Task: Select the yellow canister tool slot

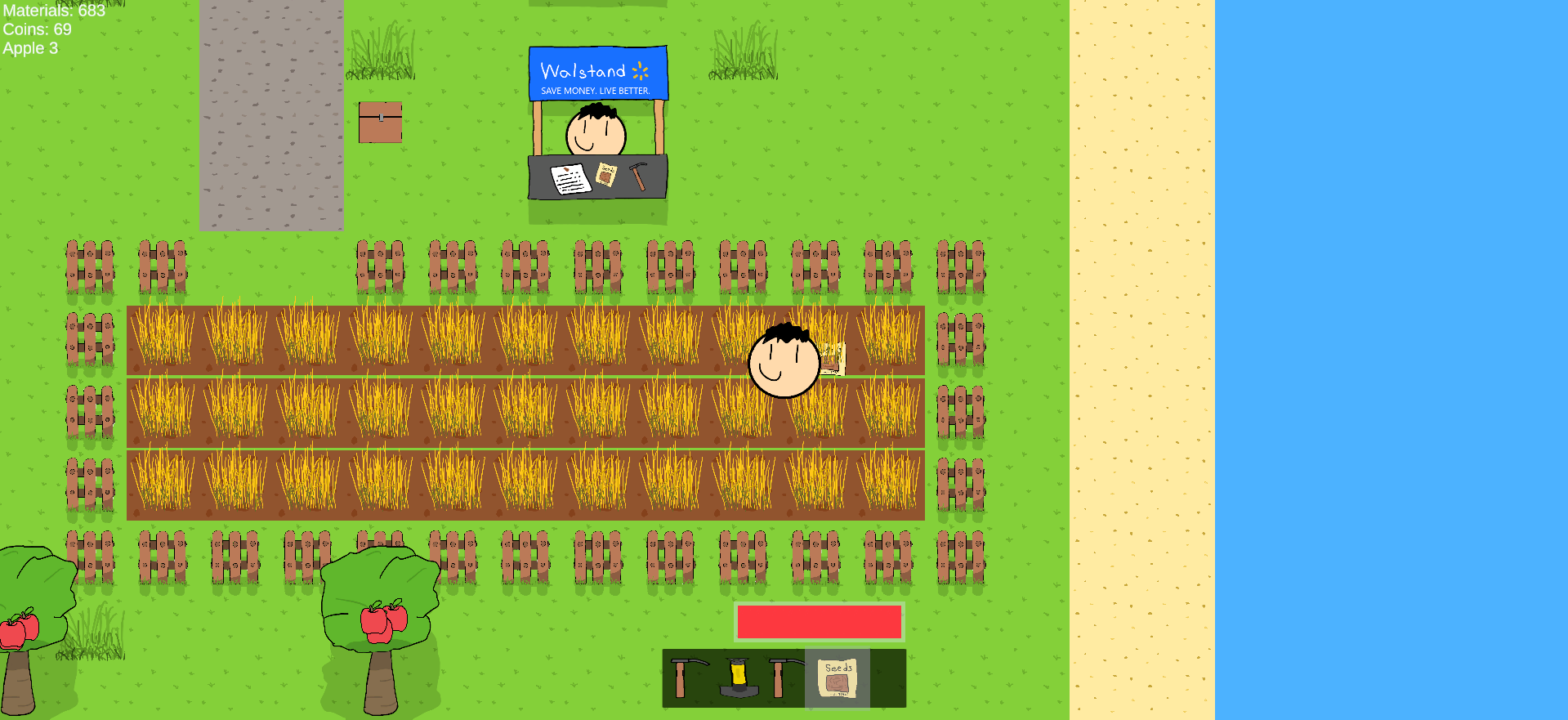Action: [x=739, y=678]
